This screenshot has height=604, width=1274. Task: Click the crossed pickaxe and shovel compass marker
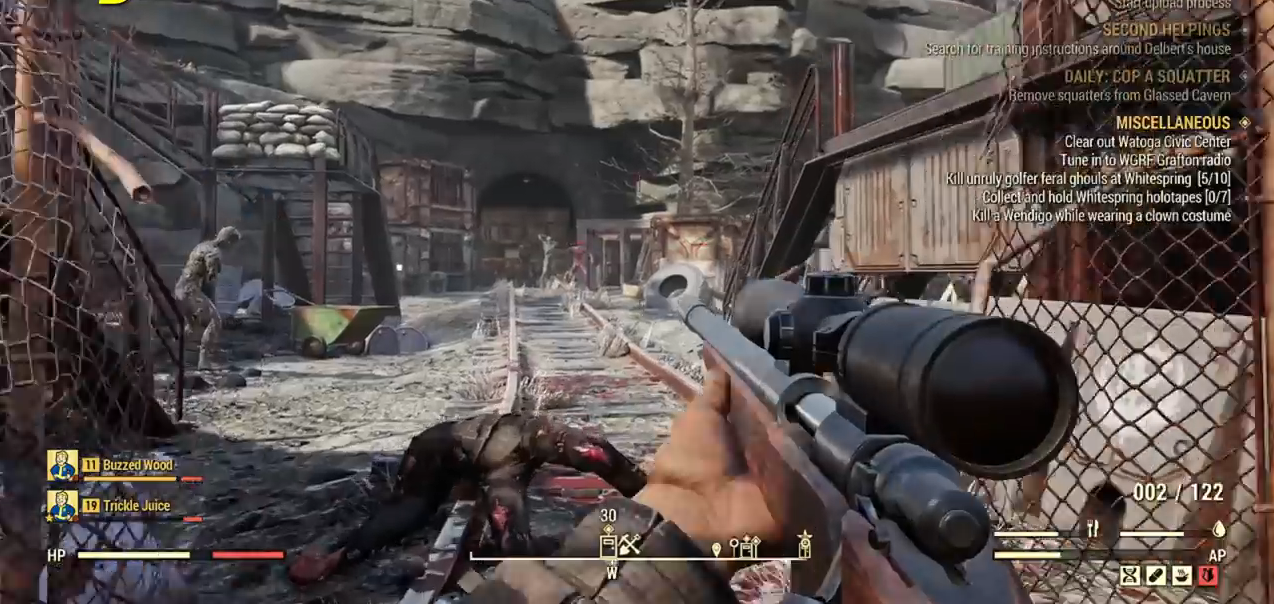[629, 545]
